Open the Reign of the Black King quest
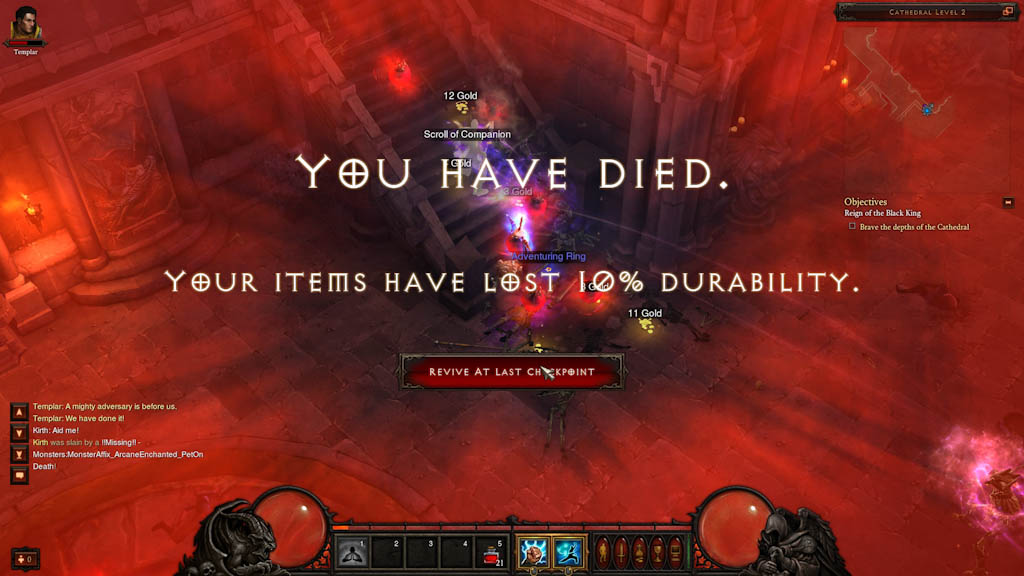1024x576 pixels. 885,214
